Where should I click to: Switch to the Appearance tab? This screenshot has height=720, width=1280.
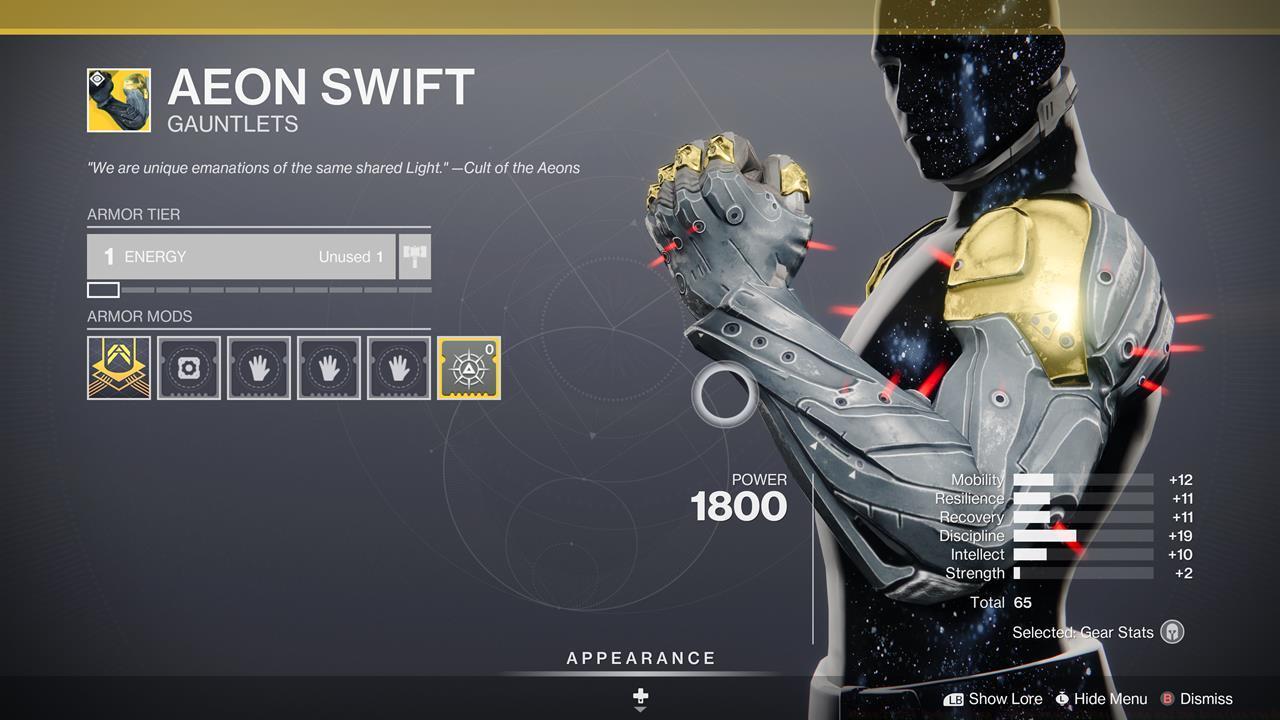(639, 658)
